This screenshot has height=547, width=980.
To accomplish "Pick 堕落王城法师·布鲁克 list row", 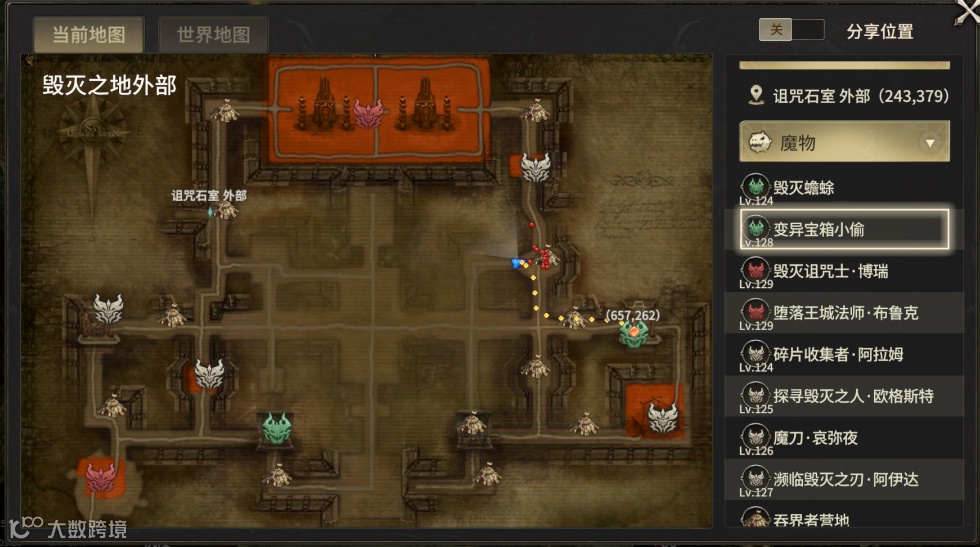I will tap(843, 313).
